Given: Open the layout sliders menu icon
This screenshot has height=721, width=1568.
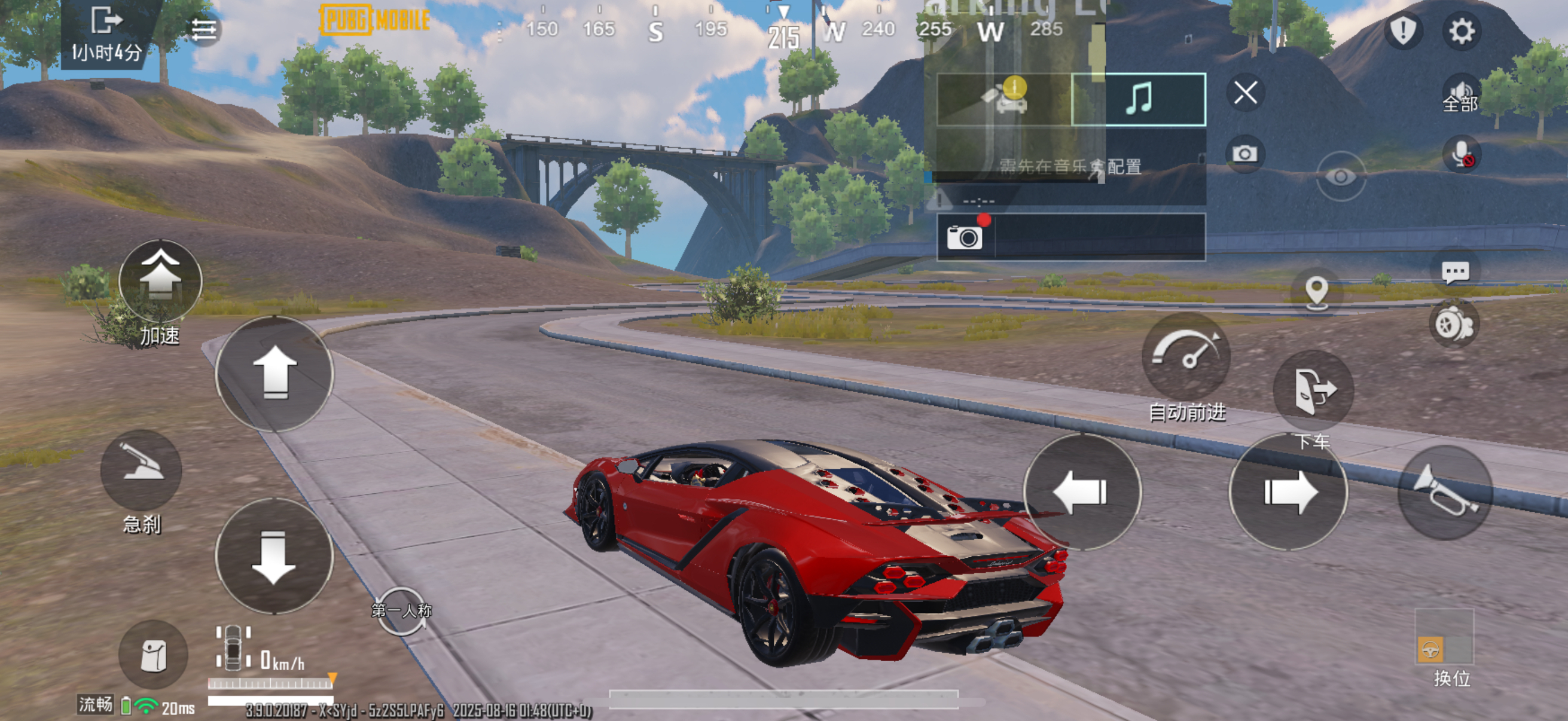Looking at the screenshot, I should pos(204,29).
